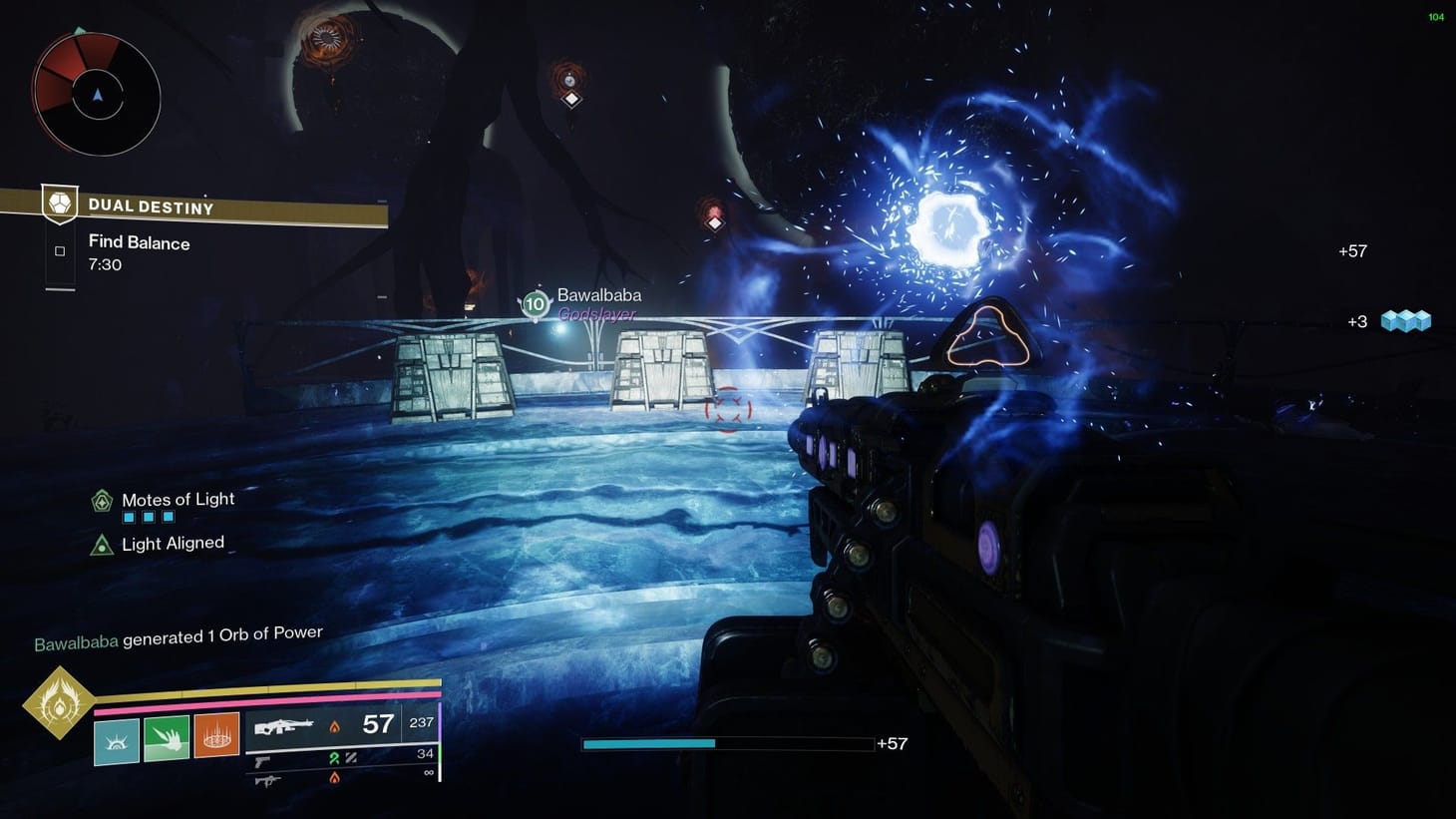Click the third blue mote progress square
This screenshot has width=1456, height=819.
click(171, 517)
